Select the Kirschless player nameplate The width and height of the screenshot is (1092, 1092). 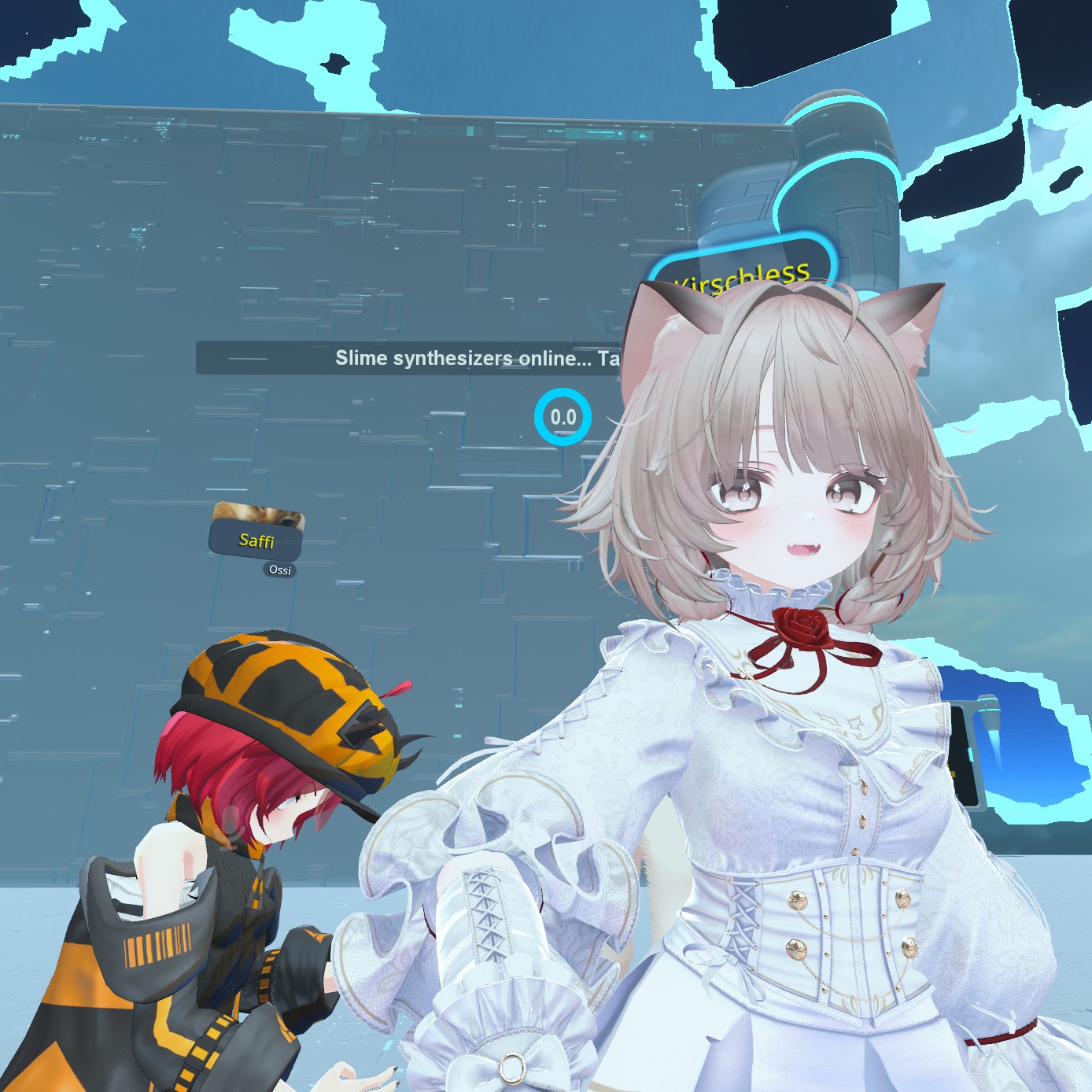tap(741, 273)
